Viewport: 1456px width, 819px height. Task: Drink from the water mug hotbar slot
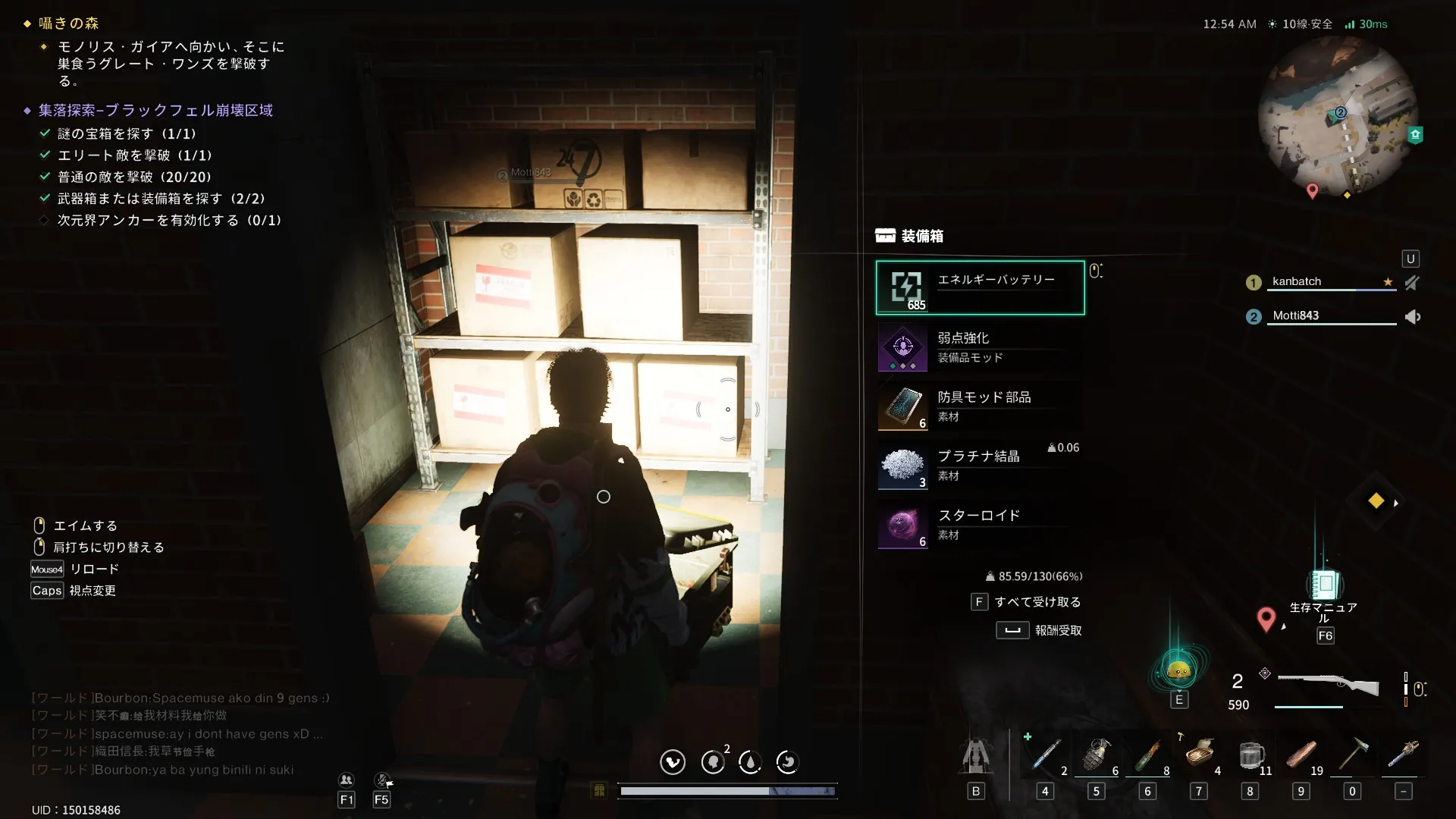(x=1250, y=755)
